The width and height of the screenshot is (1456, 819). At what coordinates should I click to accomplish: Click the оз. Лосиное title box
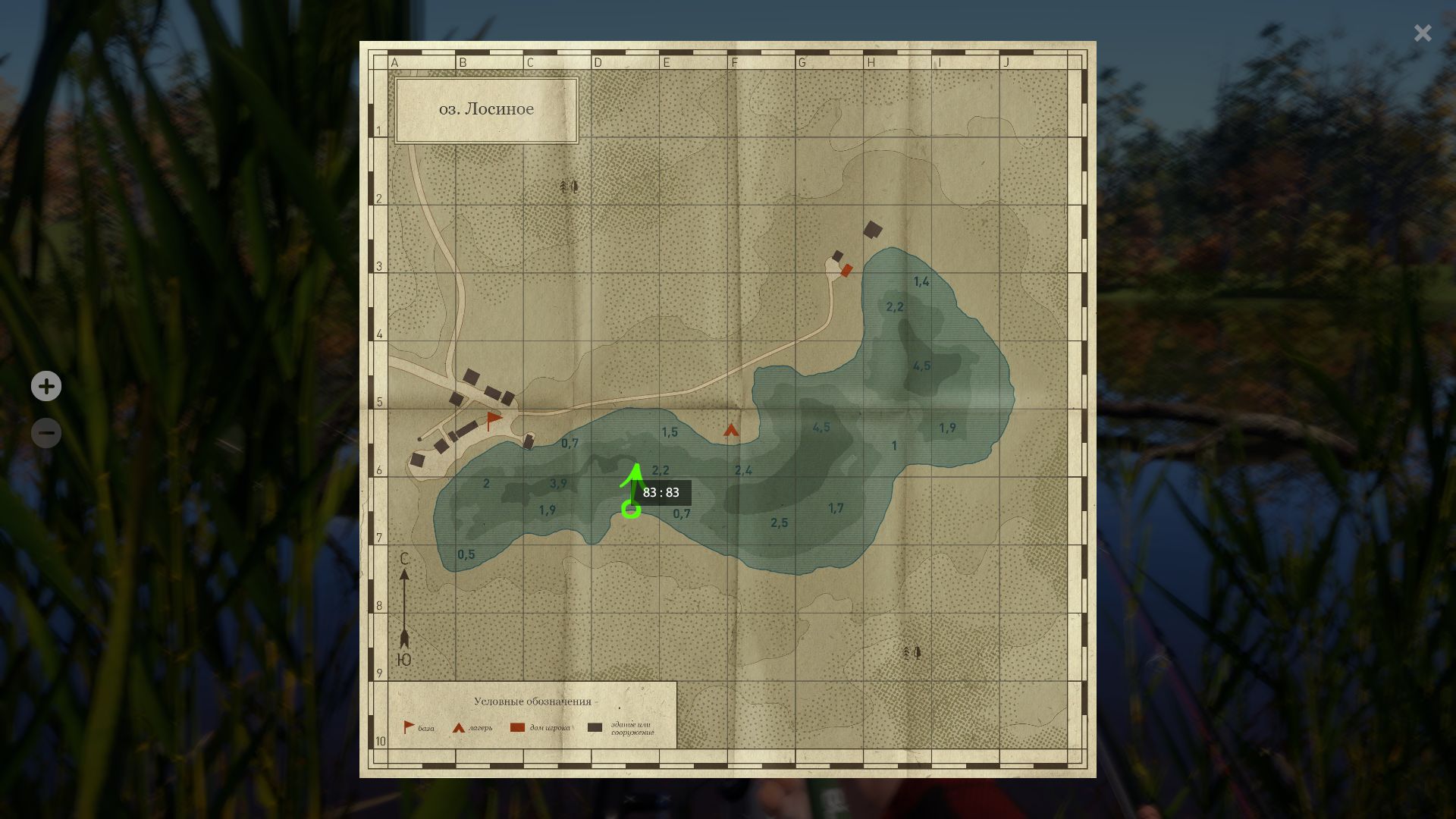point(487,108)
